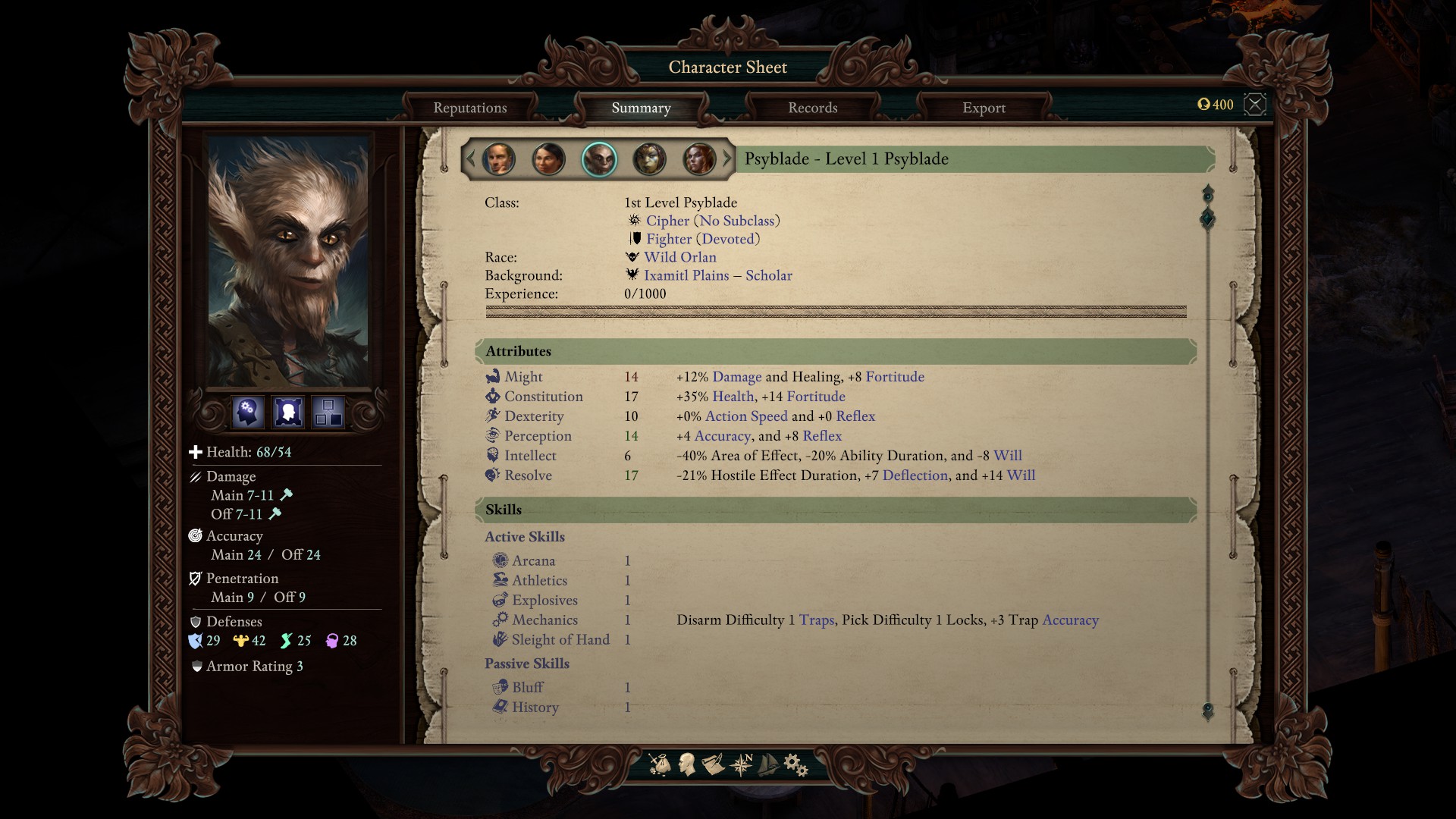Screen dimensions: 1456x819
Task: Close the Character Sheet window
Action: (1255, 105)
